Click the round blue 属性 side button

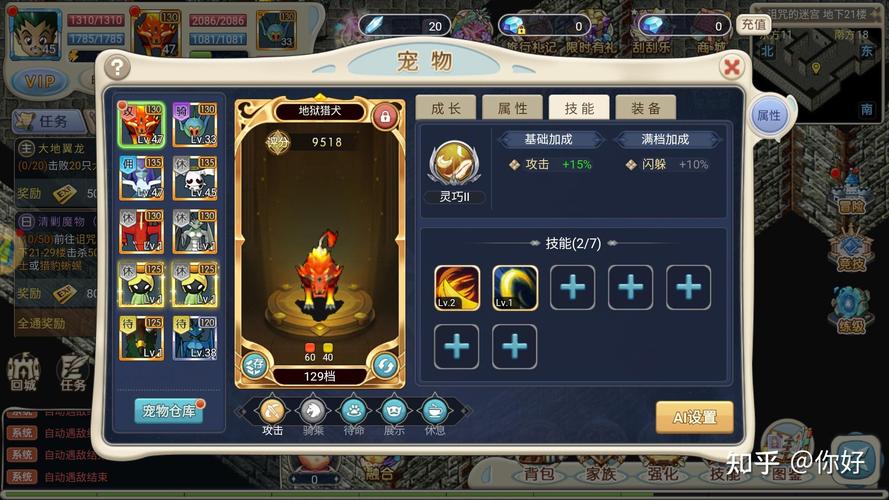click(x=768, y=116)
